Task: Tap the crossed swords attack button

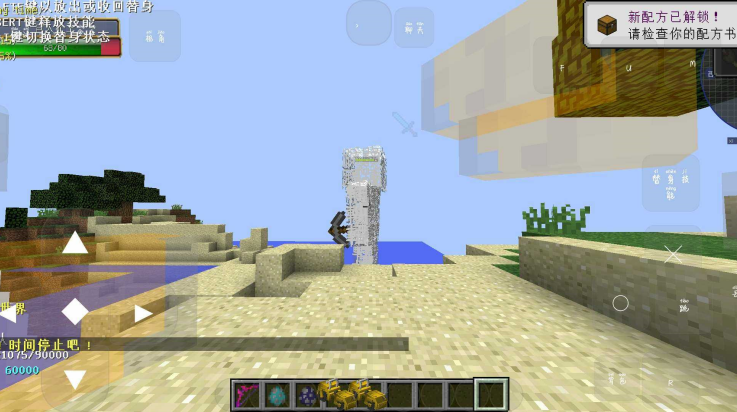Action: tap(672, 254)
